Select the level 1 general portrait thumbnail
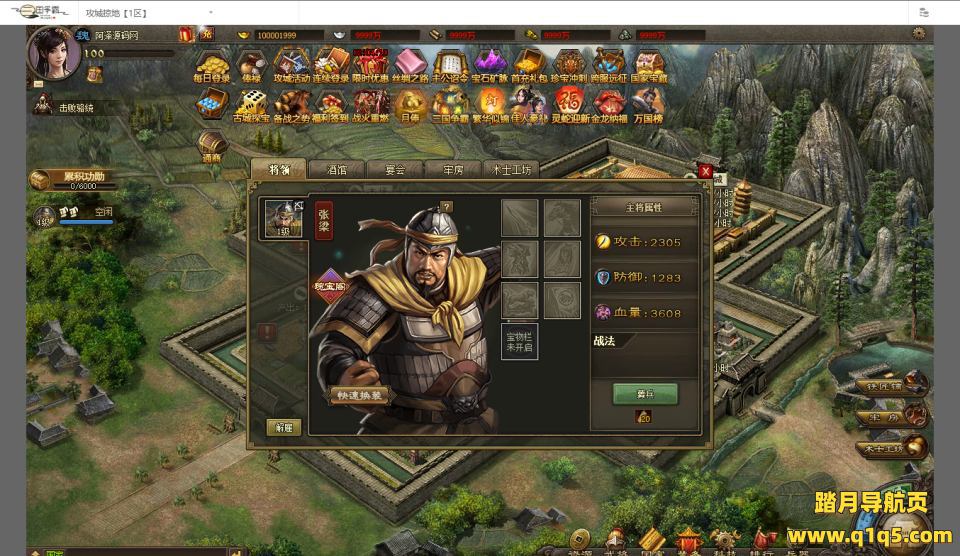 click(x=282, y=218)
